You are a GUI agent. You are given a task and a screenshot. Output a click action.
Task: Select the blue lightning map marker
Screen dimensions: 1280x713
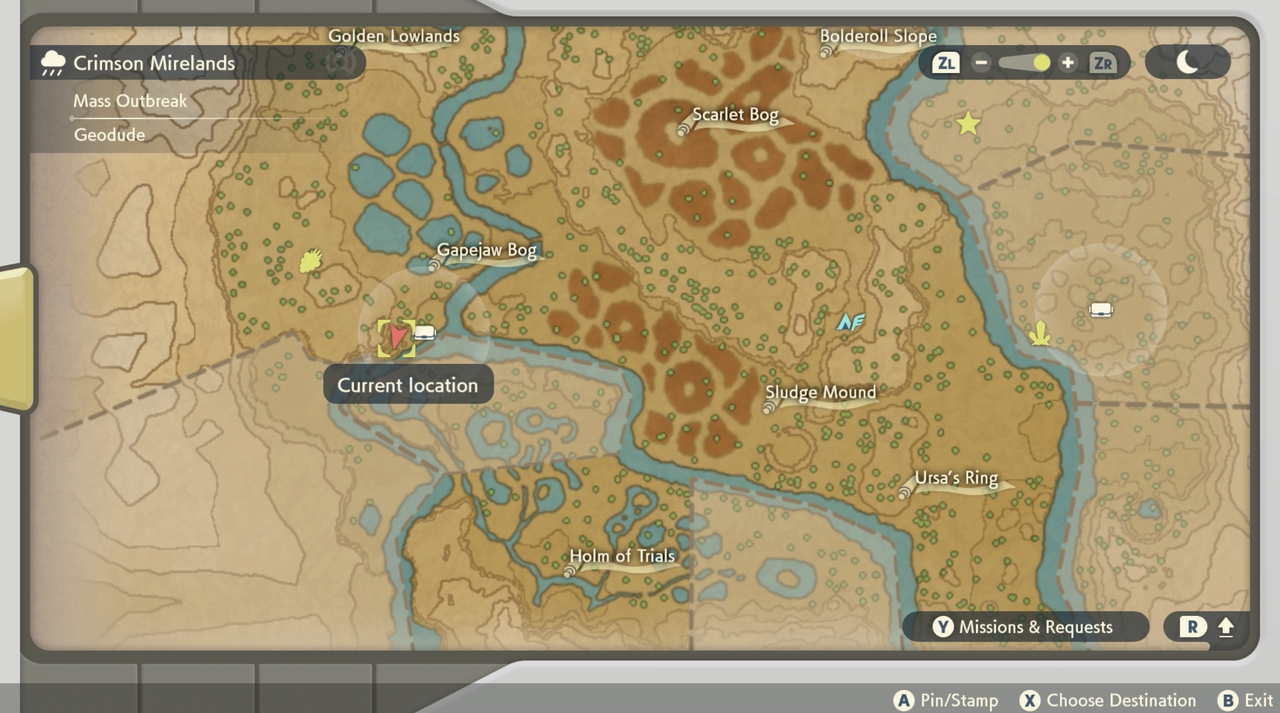click(x=851, y=322)
